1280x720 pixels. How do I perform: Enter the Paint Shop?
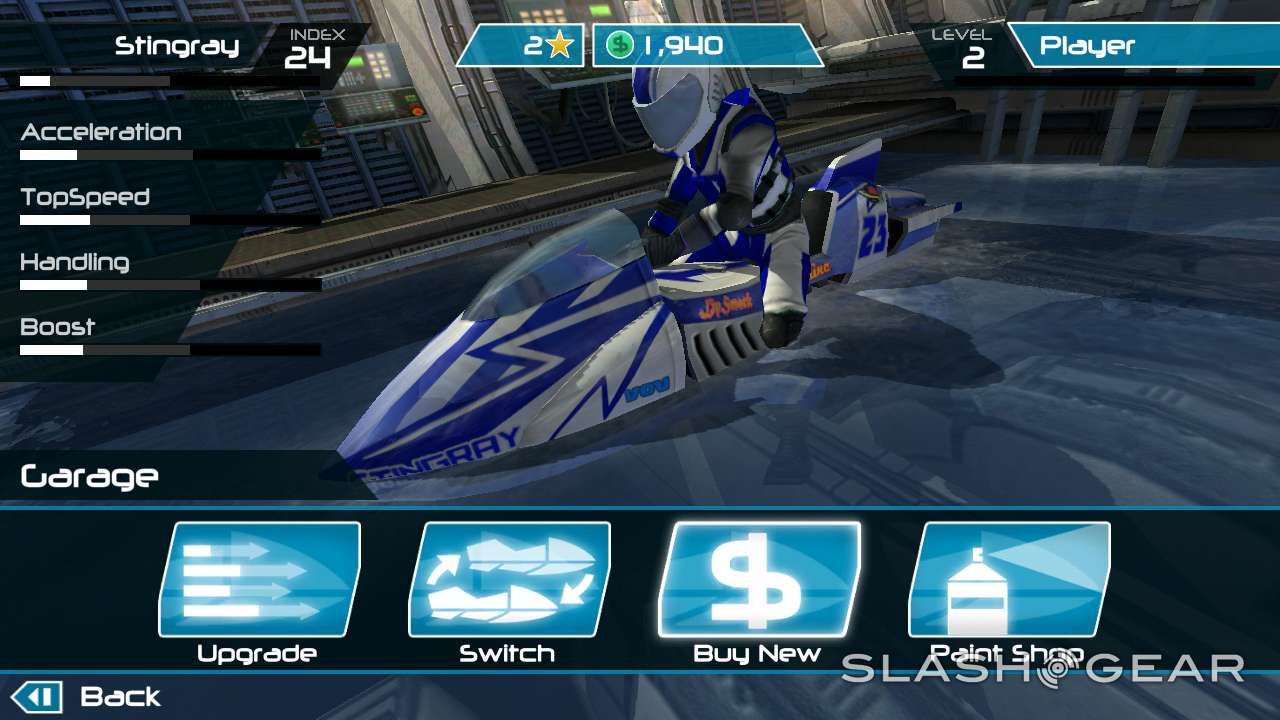click(x=1008, y=581)
